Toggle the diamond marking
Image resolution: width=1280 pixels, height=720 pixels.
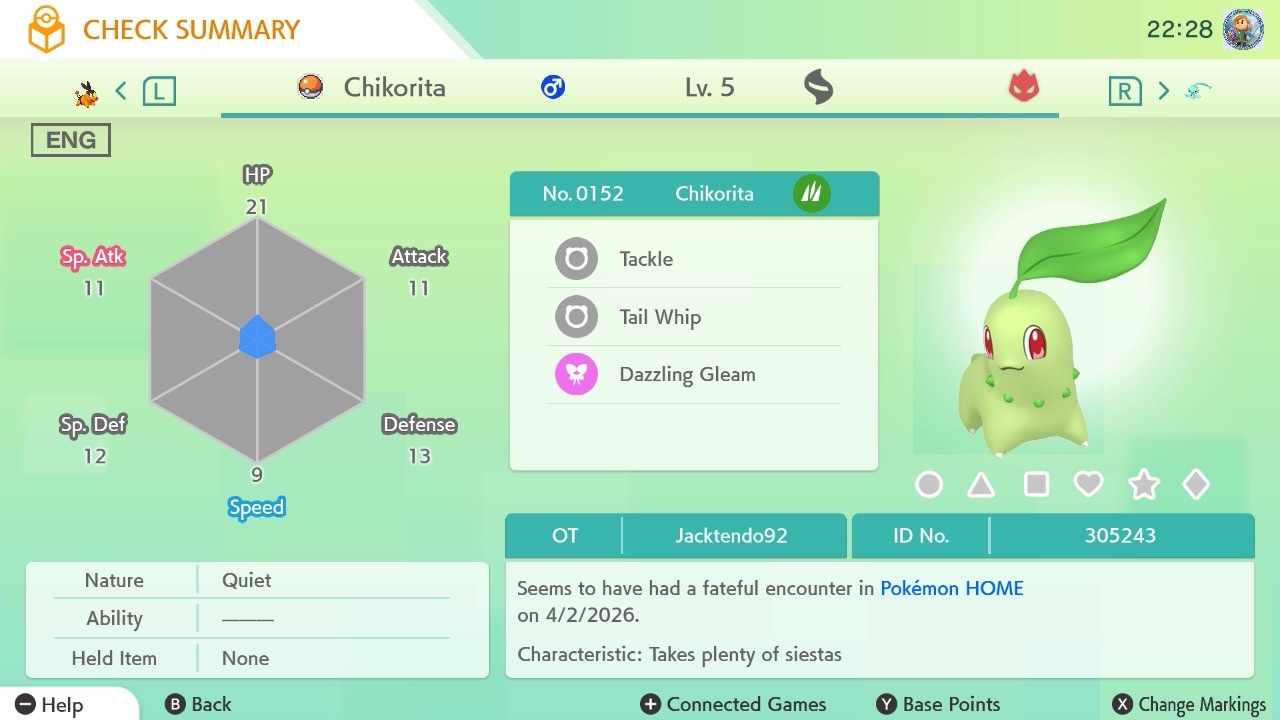(1196, 485)
